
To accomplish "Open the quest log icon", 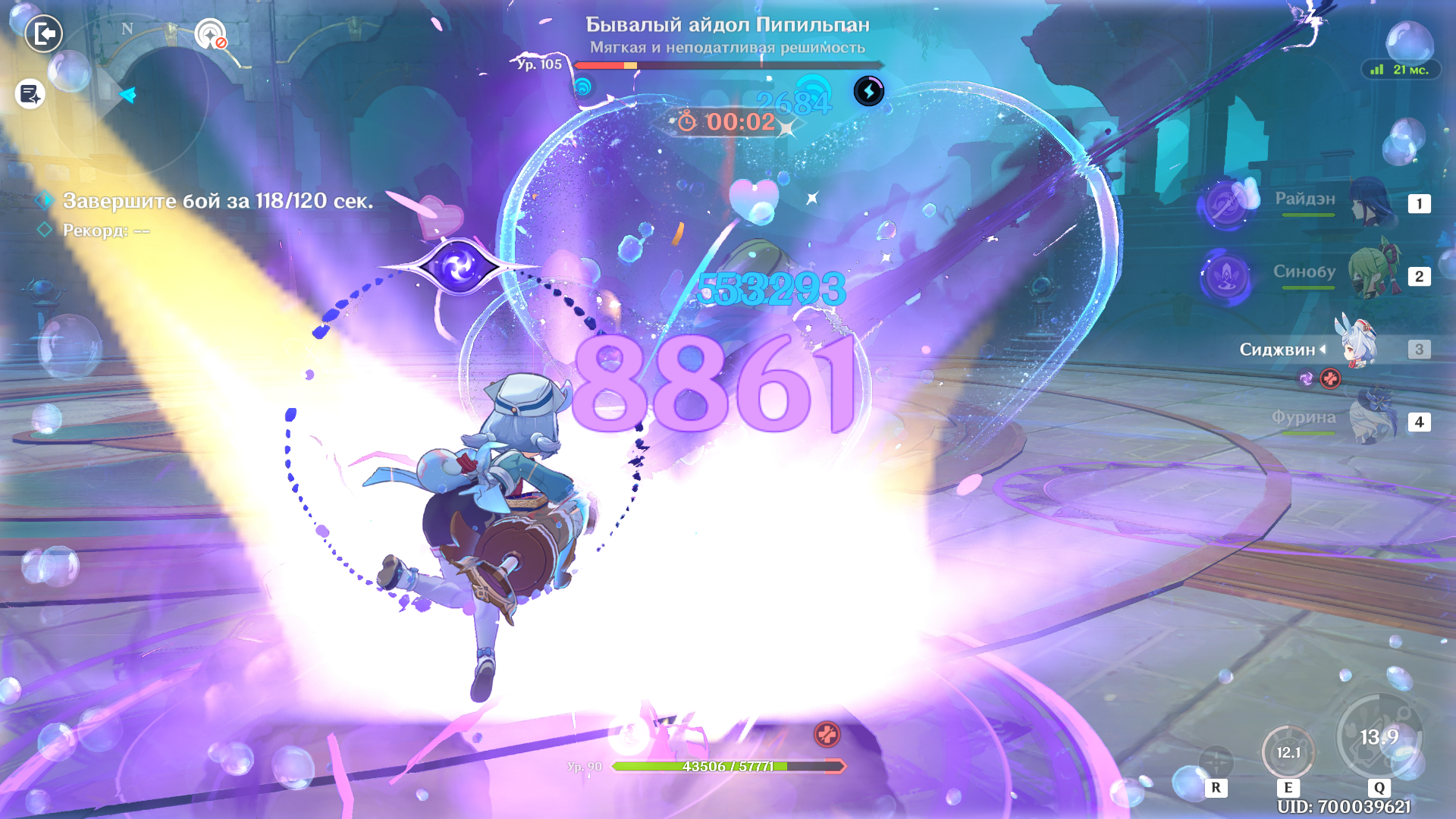I will click(30, 95).
